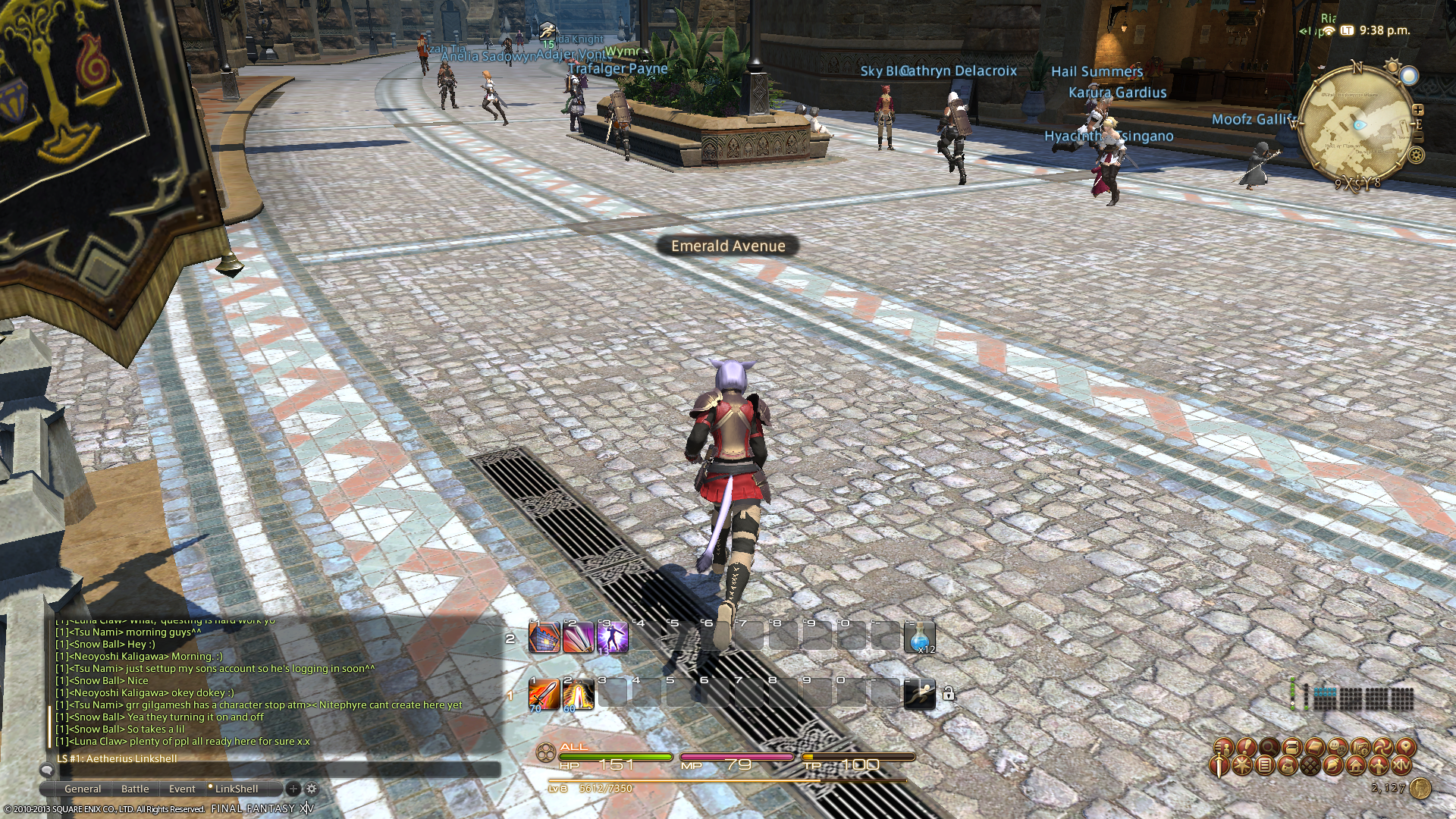Open the XIV system menu icon
This screenshot has width=1456, height=819.
[x=1401, y=766]
